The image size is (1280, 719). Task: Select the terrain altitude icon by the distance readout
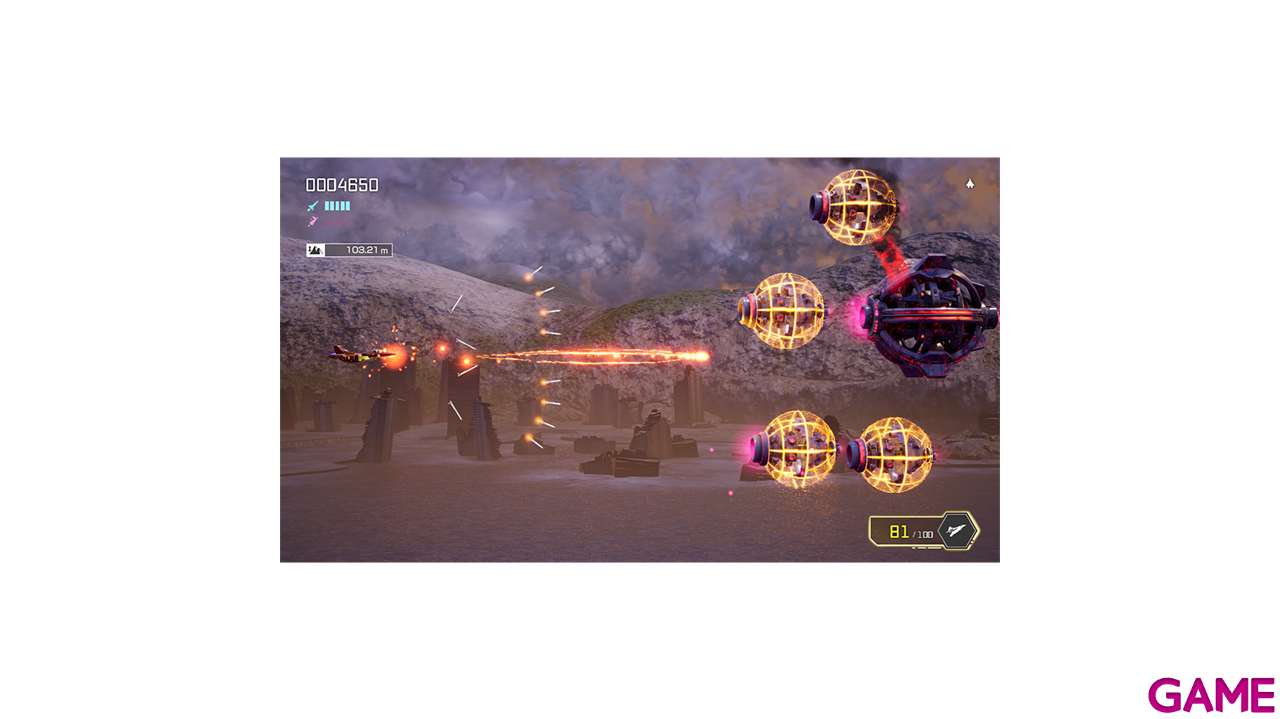coord(315,250)
